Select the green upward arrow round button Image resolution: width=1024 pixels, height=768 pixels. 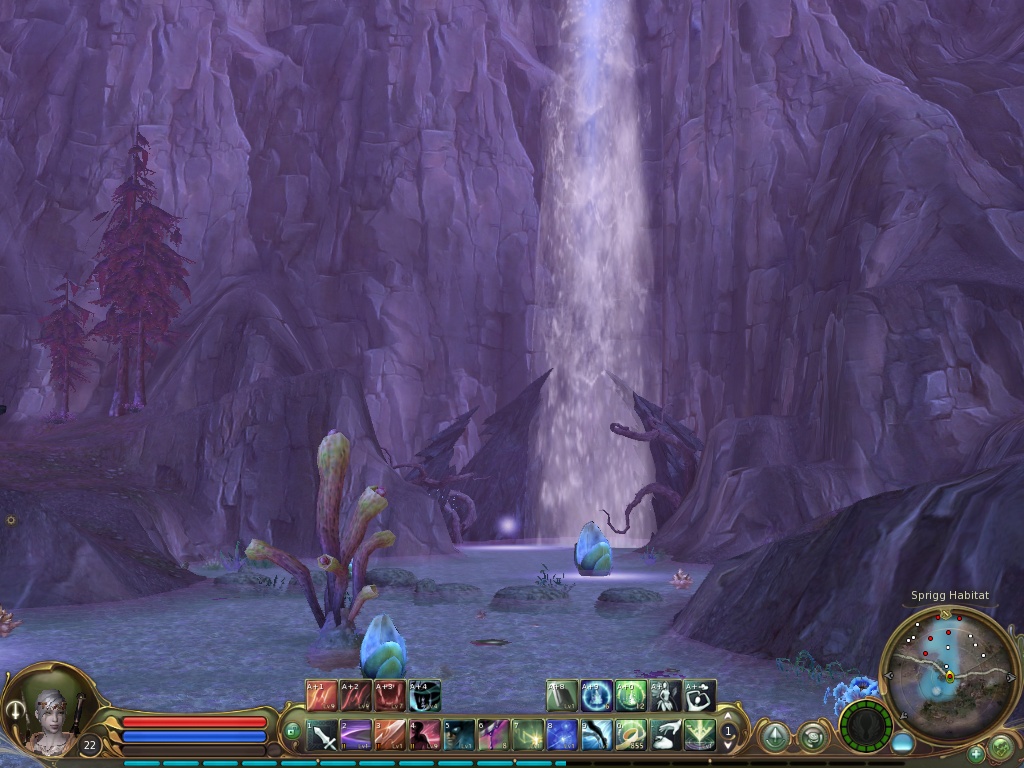point(774,738)
